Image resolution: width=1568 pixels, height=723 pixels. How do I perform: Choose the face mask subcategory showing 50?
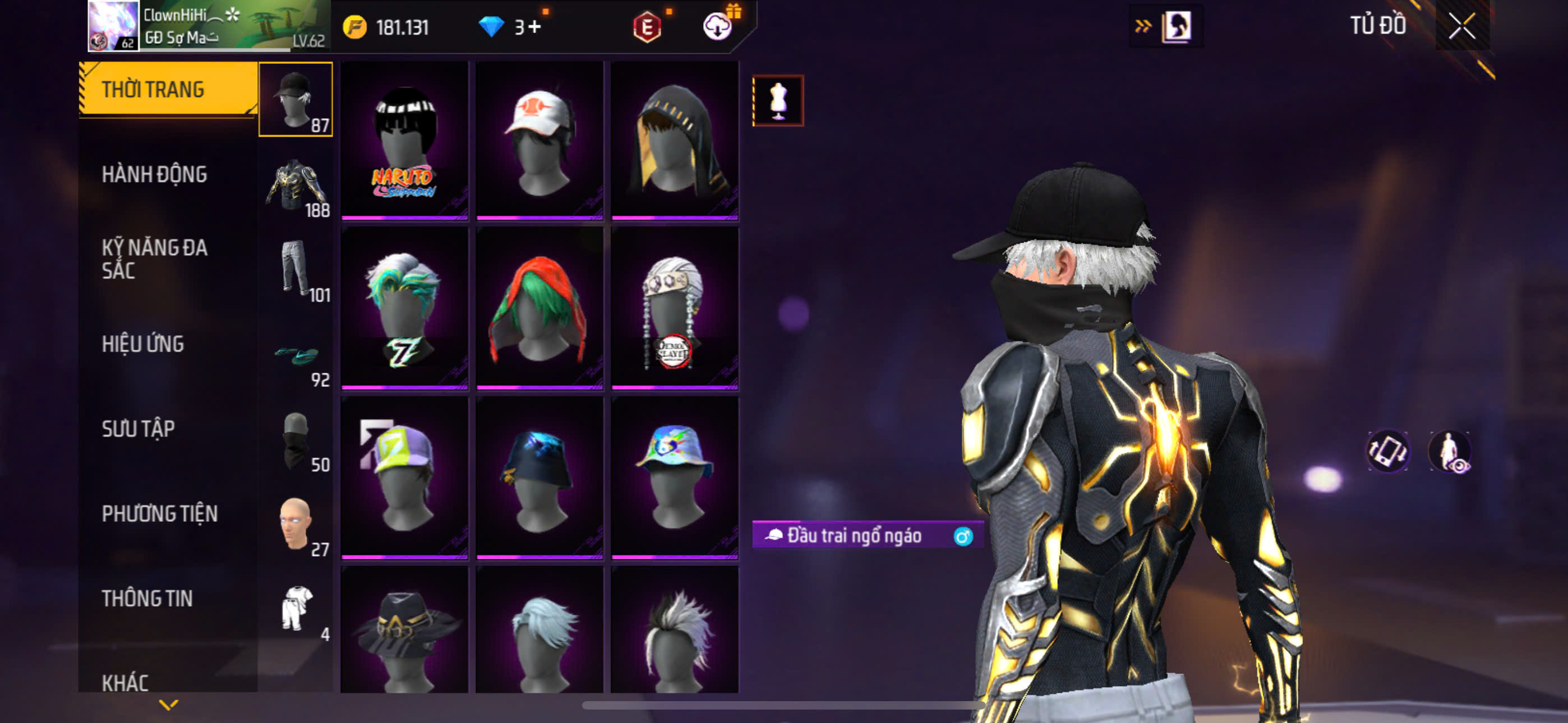pyautogui.click(x=296, y=439)
